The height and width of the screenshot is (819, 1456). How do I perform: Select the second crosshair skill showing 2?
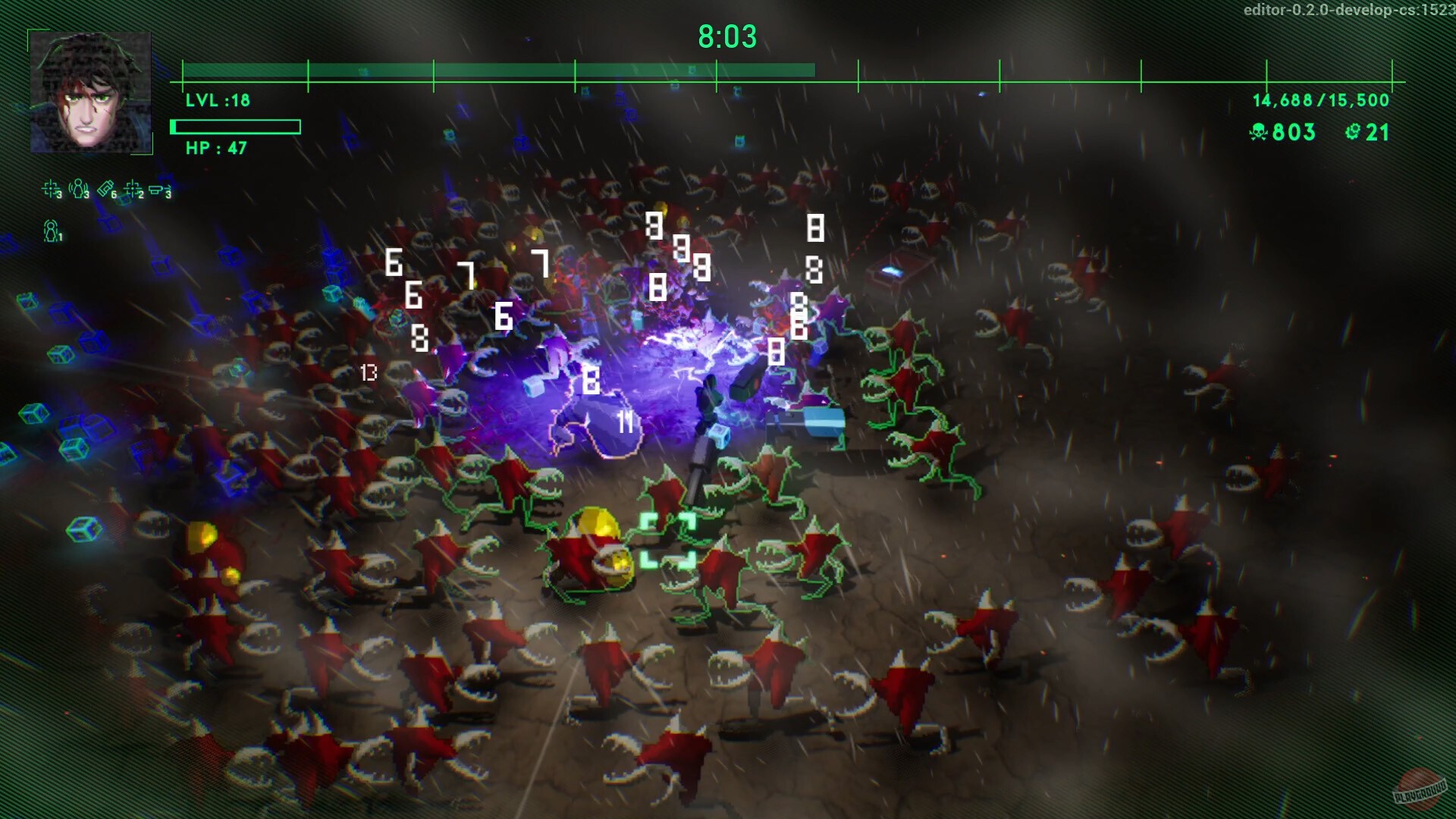(133, 188)
